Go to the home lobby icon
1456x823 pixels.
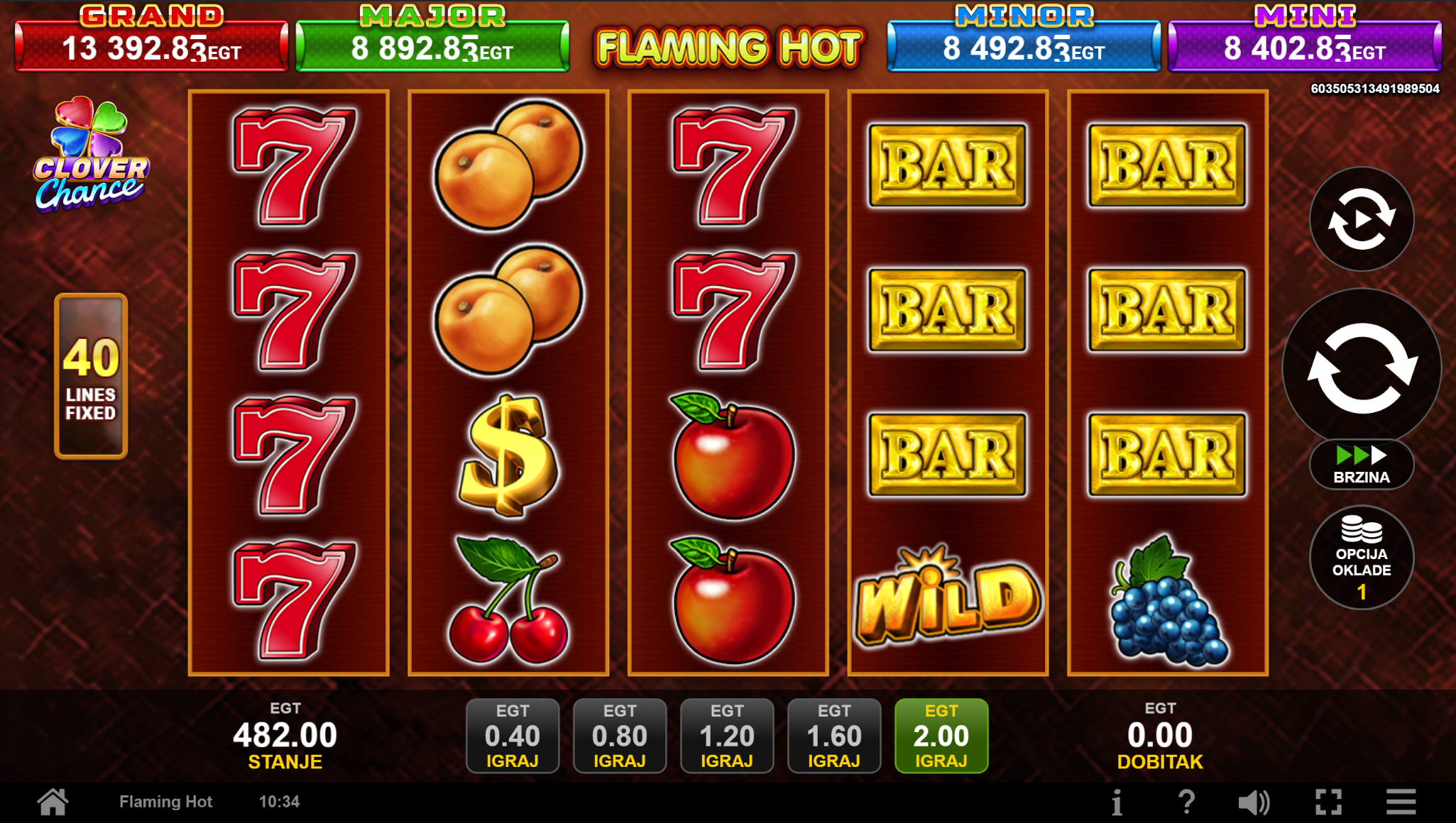(x=53, y=802)
